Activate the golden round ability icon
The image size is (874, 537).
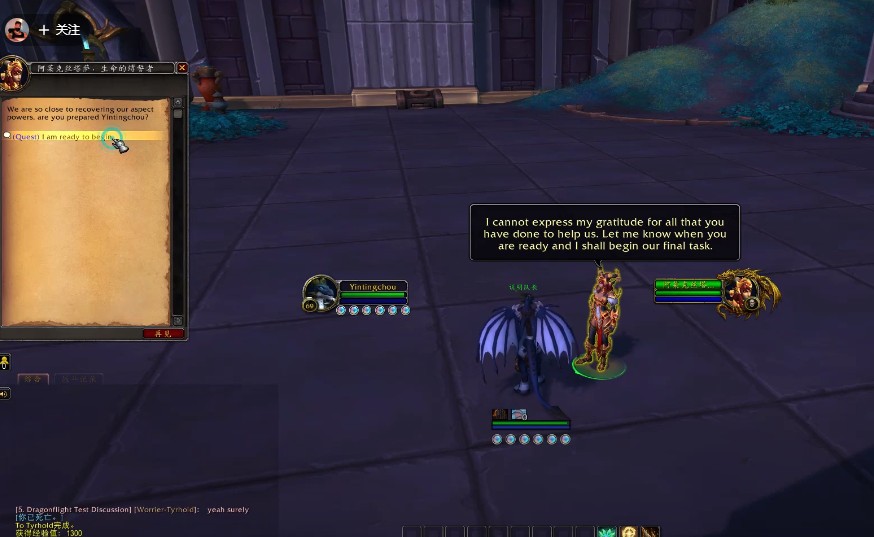pos(630,532)
